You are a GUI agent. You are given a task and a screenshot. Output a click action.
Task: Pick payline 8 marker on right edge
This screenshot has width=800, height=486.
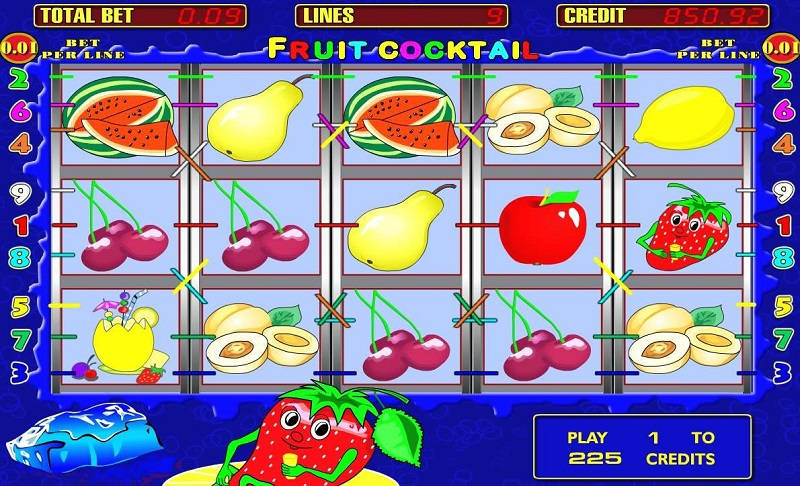(780, 256)
